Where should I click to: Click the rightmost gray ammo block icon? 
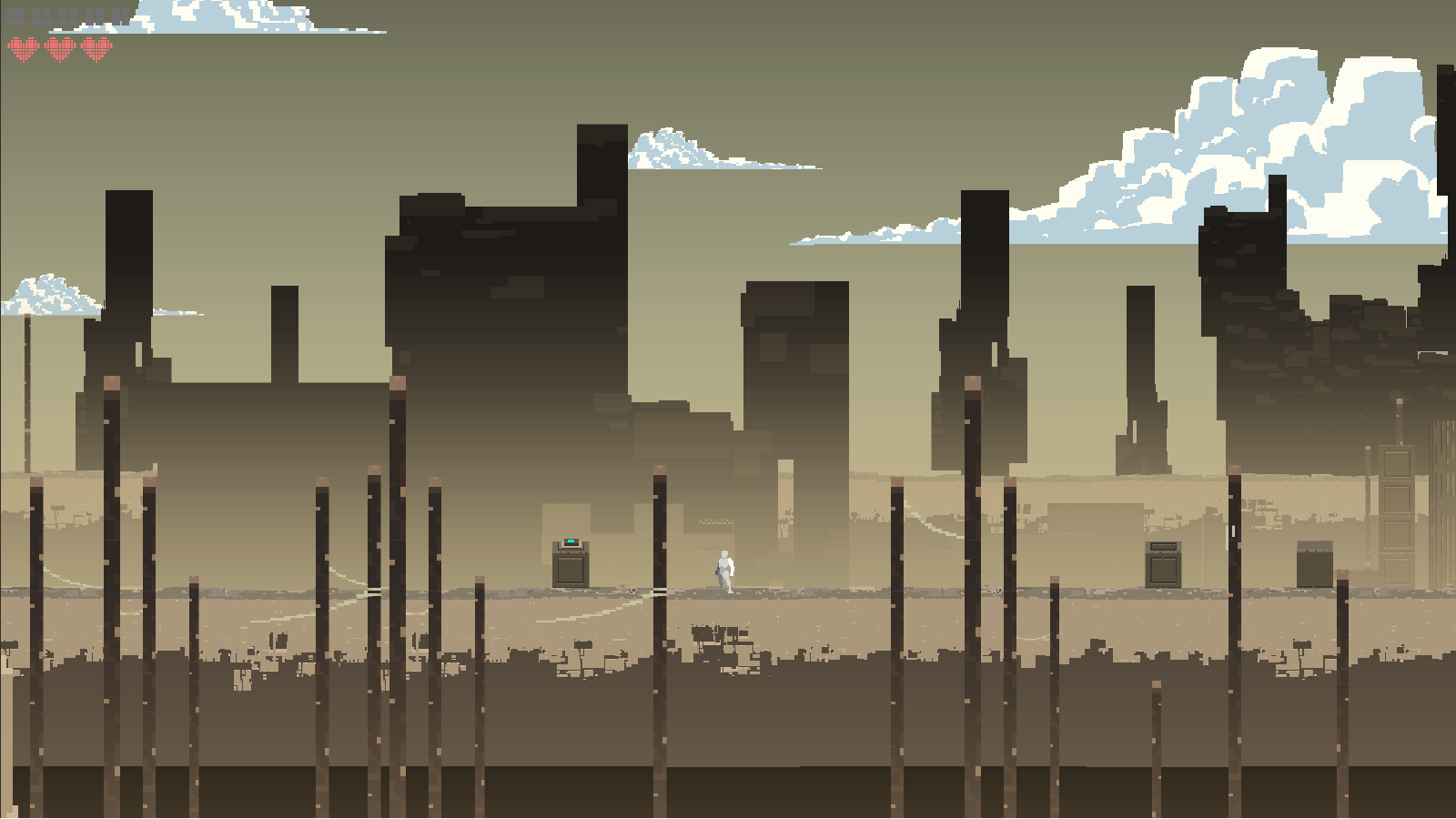pyautogui.click(x=120, y=16)
